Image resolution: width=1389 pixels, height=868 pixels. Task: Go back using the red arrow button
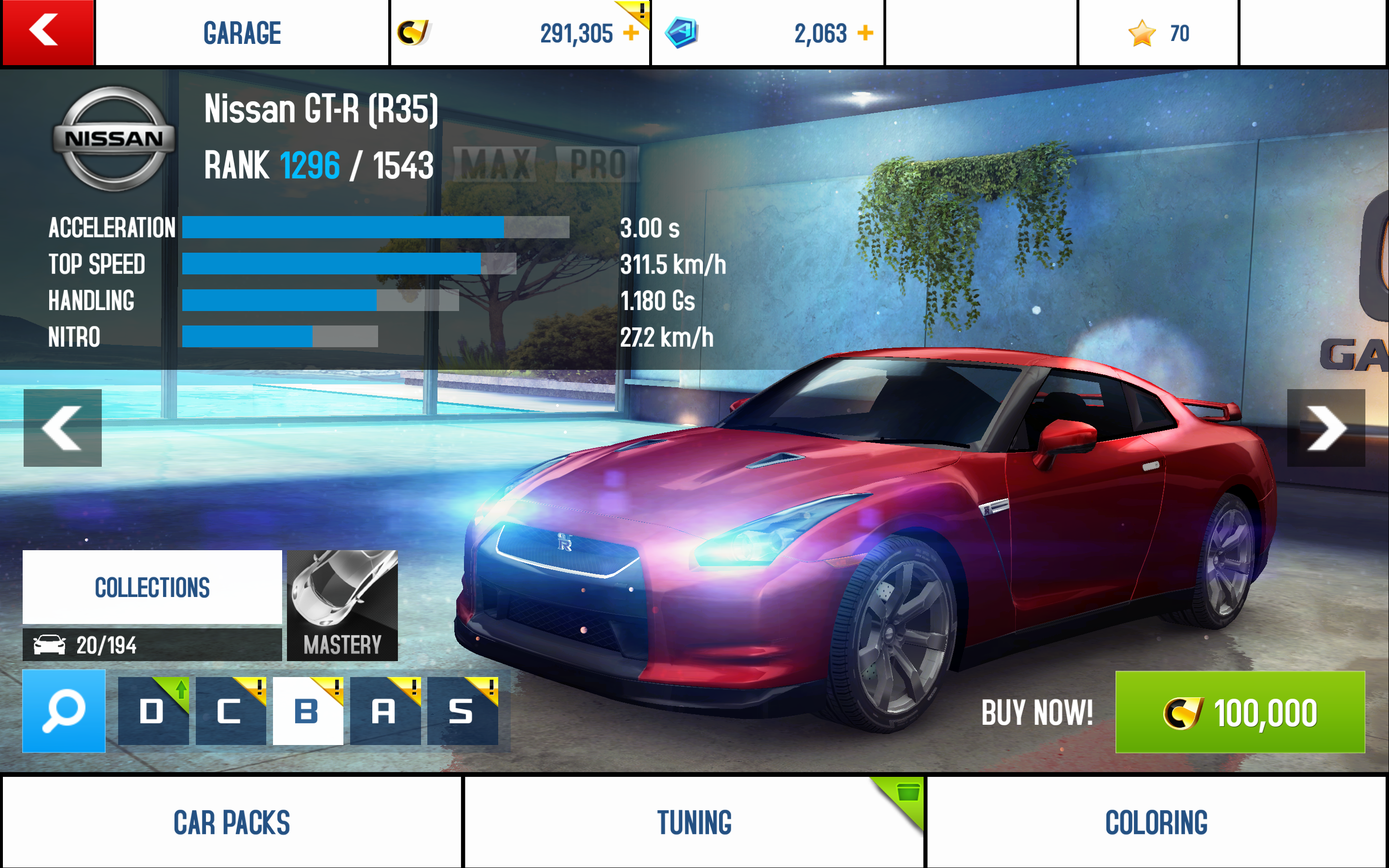click(47, 32)
